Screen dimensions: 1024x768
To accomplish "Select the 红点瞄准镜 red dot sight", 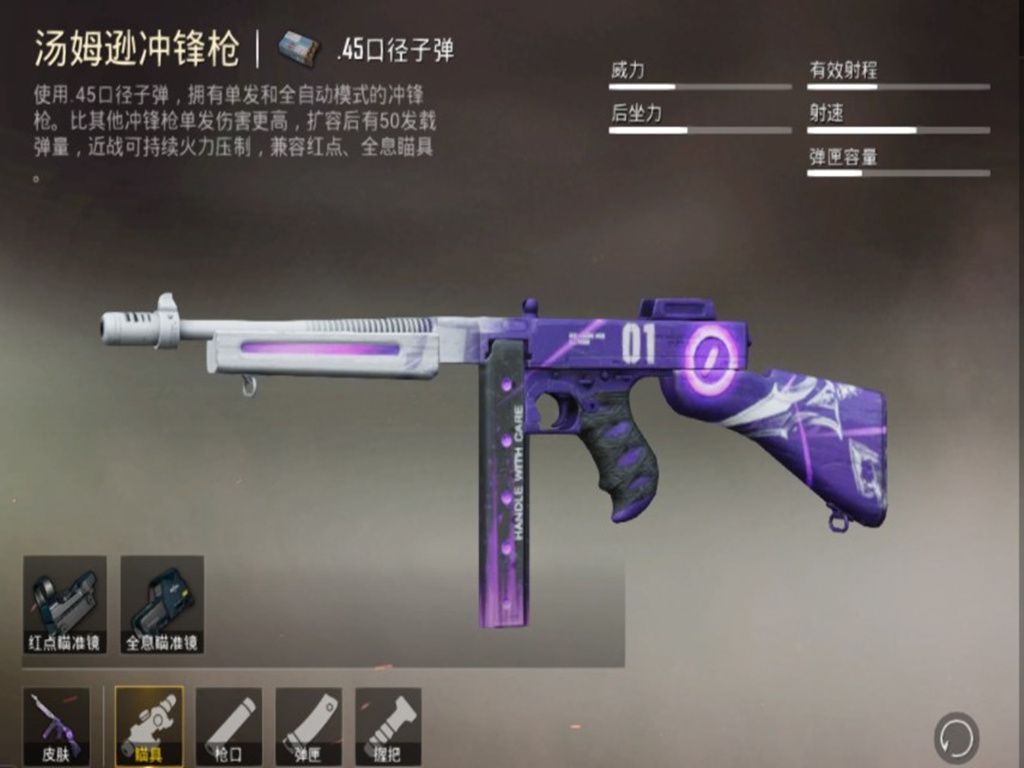I will coord(64,604).
